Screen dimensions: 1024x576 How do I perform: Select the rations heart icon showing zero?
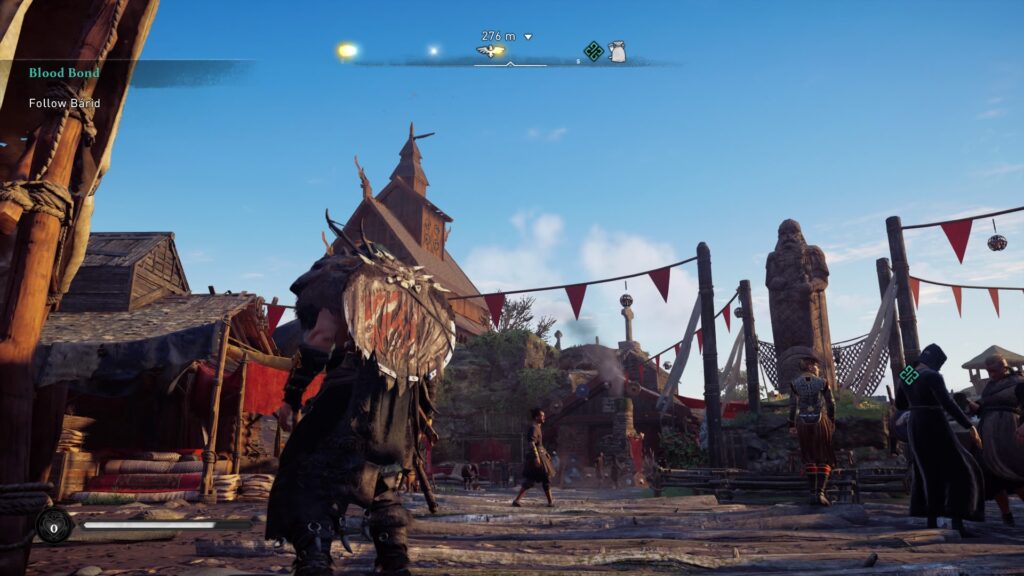point(53,524)
